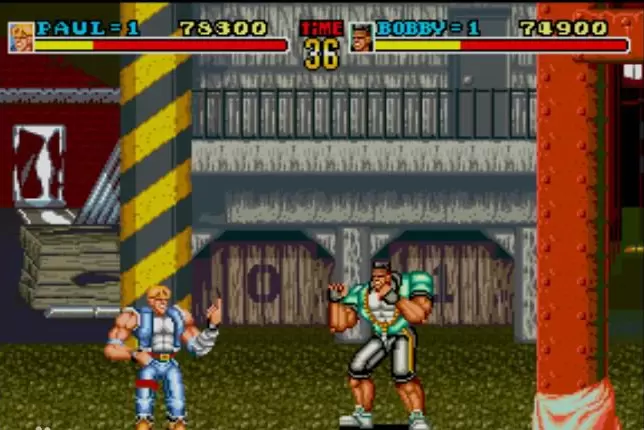Select Bobby's enemy portrait icon
Viewport: 644px width, 430px height.
point(361,37)
